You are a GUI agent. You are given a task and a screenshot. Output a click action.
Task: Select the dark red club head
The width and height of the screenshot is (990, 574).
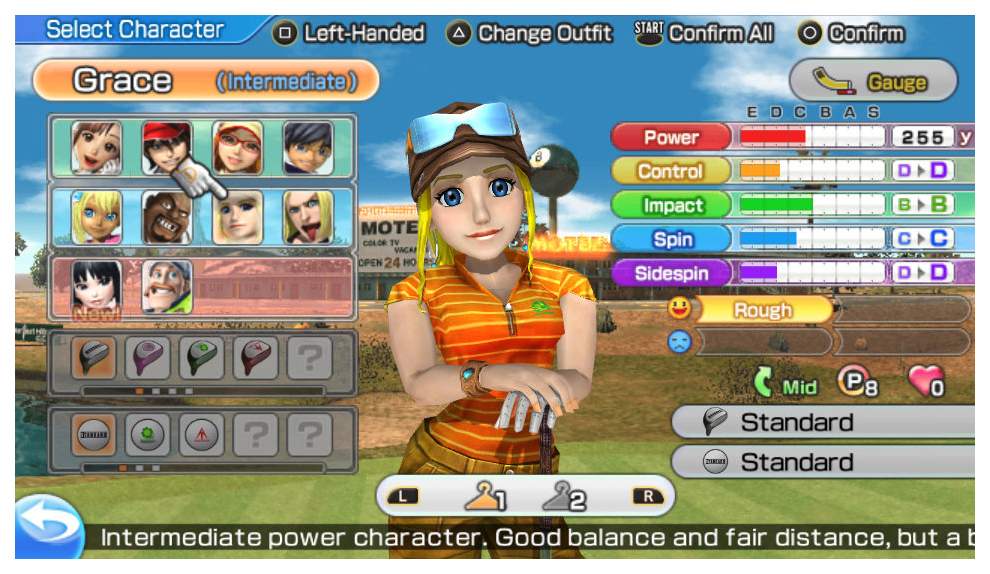coord(256,359)
